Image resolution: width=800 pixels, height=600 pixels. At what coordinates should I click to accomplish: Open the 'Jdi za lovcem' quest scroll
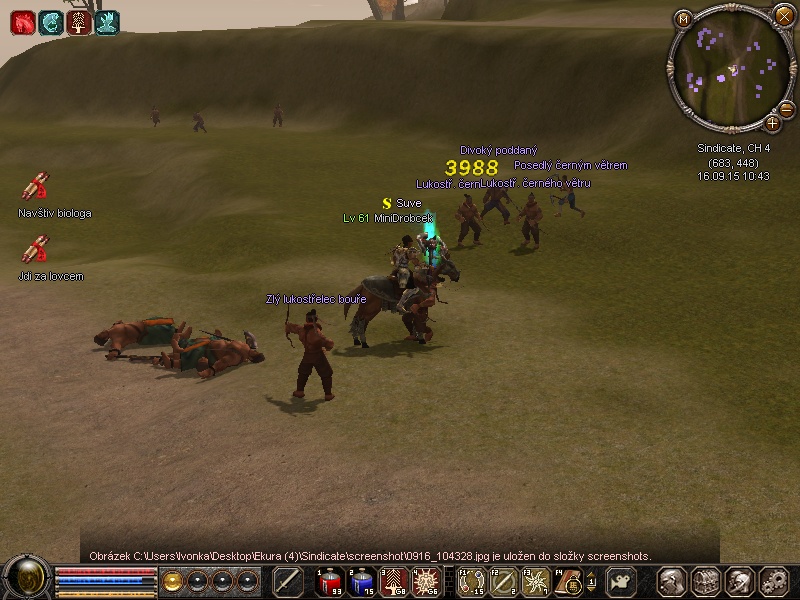tap(35, 249)
